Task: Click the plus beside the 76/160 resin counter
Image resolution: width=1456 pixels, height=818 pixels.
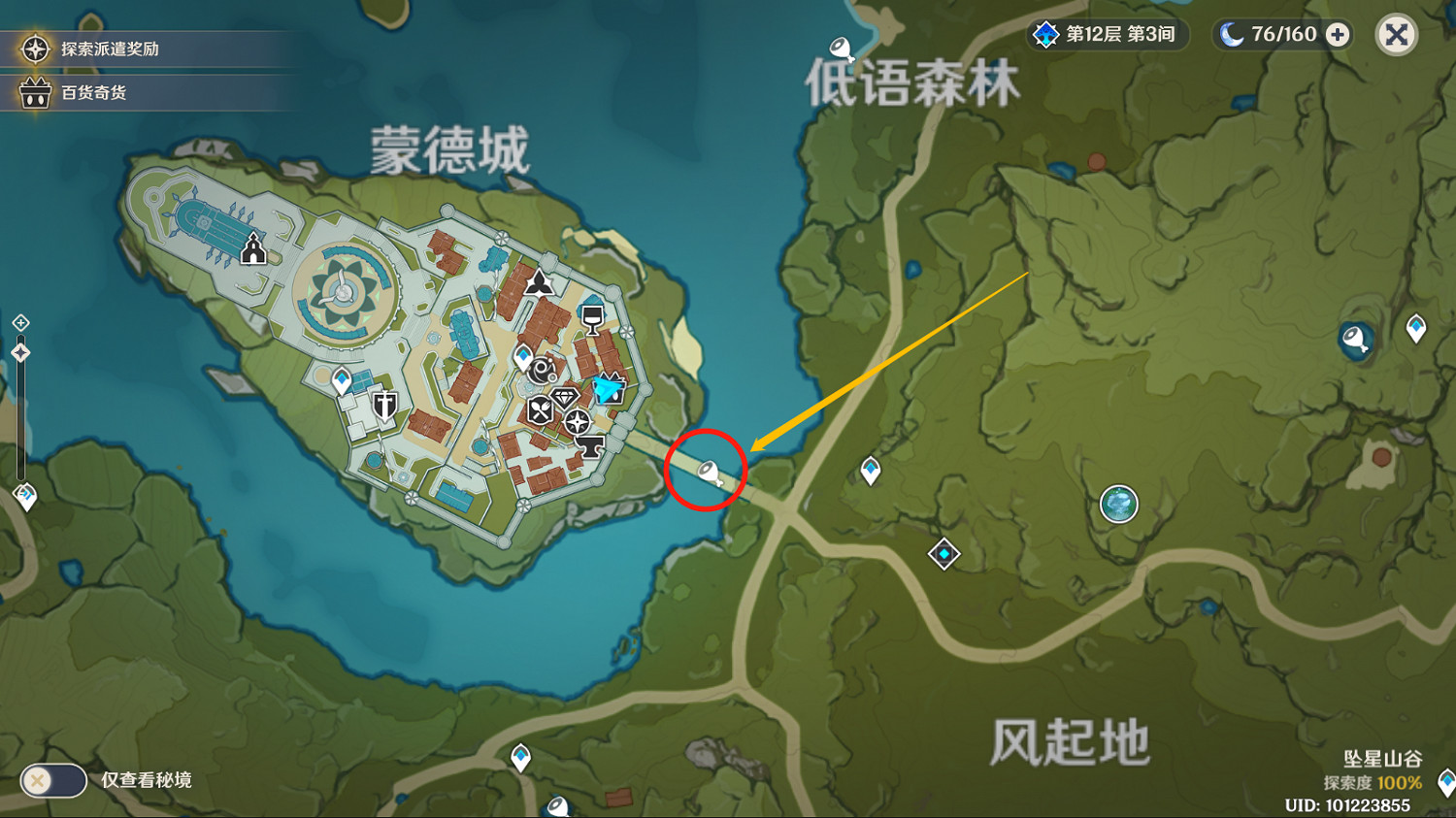Action: [x=1338, y=35]
